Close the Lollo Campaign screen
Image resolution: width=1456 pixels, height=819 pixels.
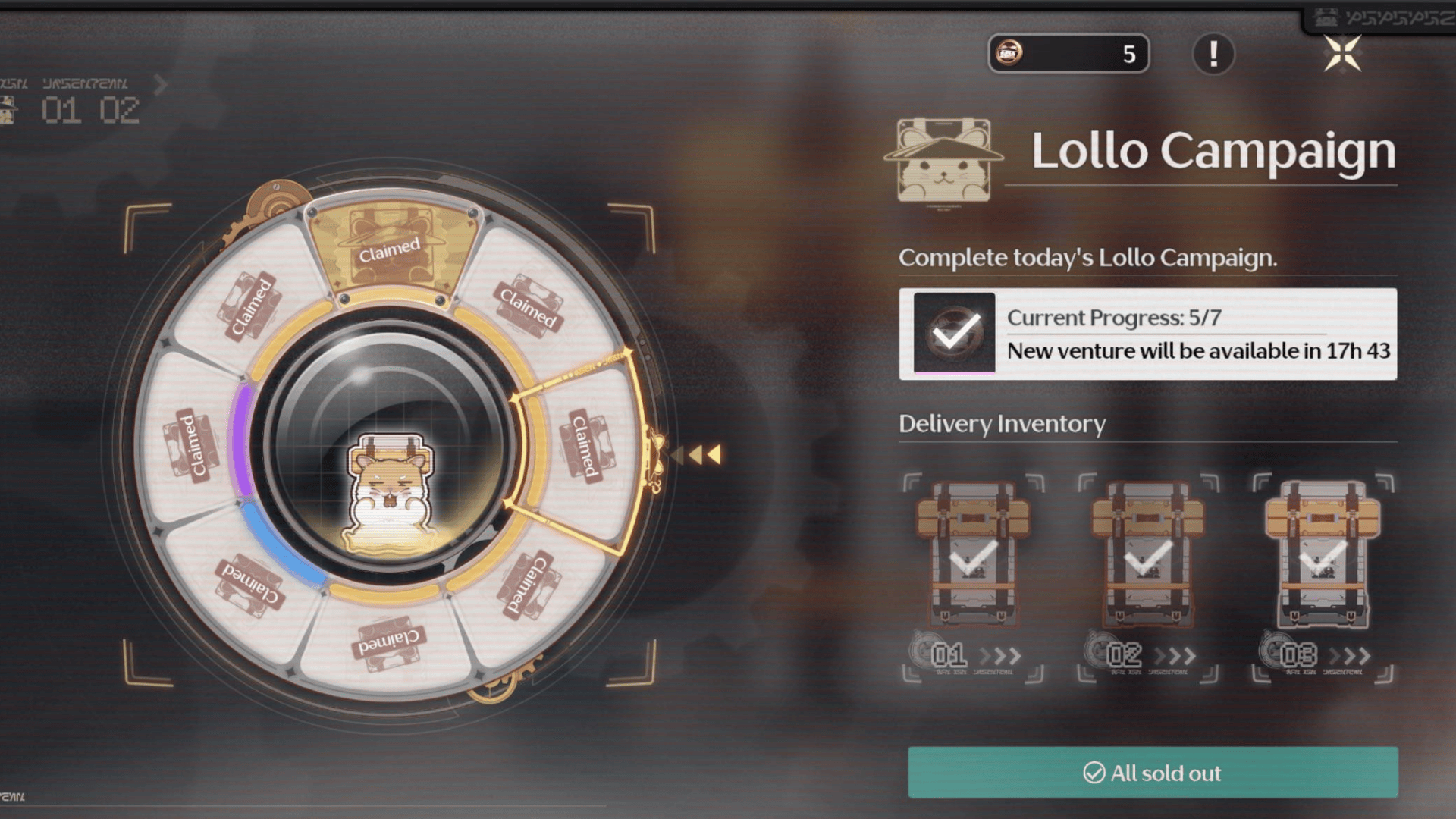coord(1342,54)
